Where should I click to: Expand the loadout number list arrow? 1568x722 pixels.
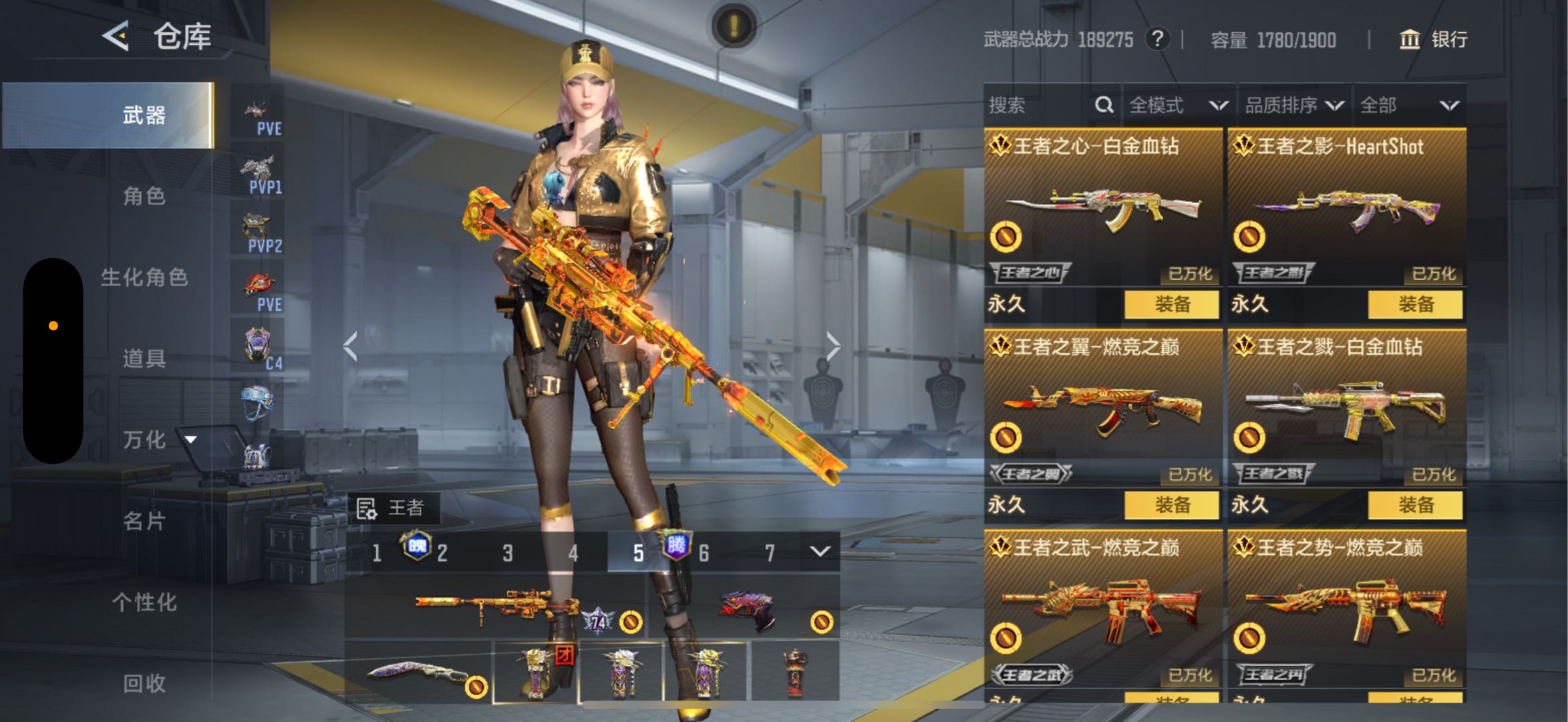point(820,552)
